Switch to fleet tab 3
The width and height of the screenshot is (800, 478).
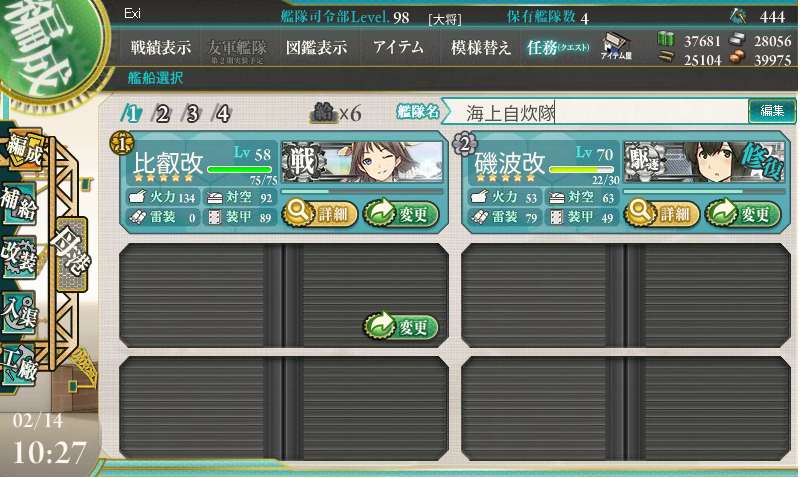(x=192, y=113)
